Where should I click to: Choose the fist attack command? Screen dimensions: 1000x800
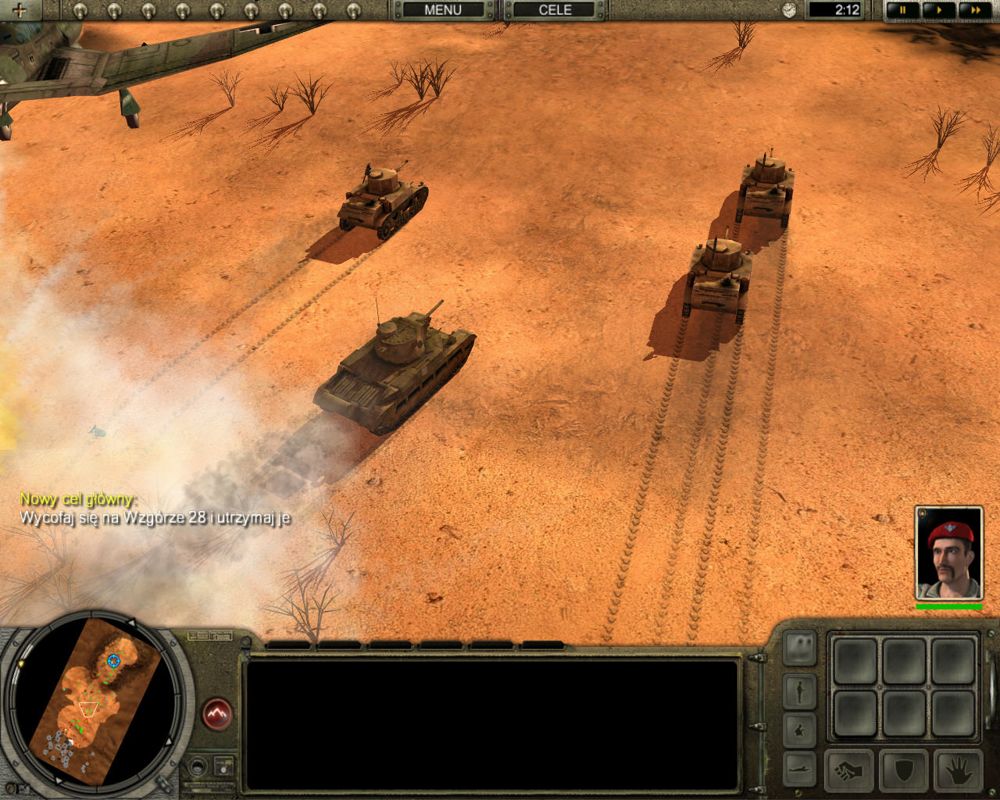click(849, 771)
